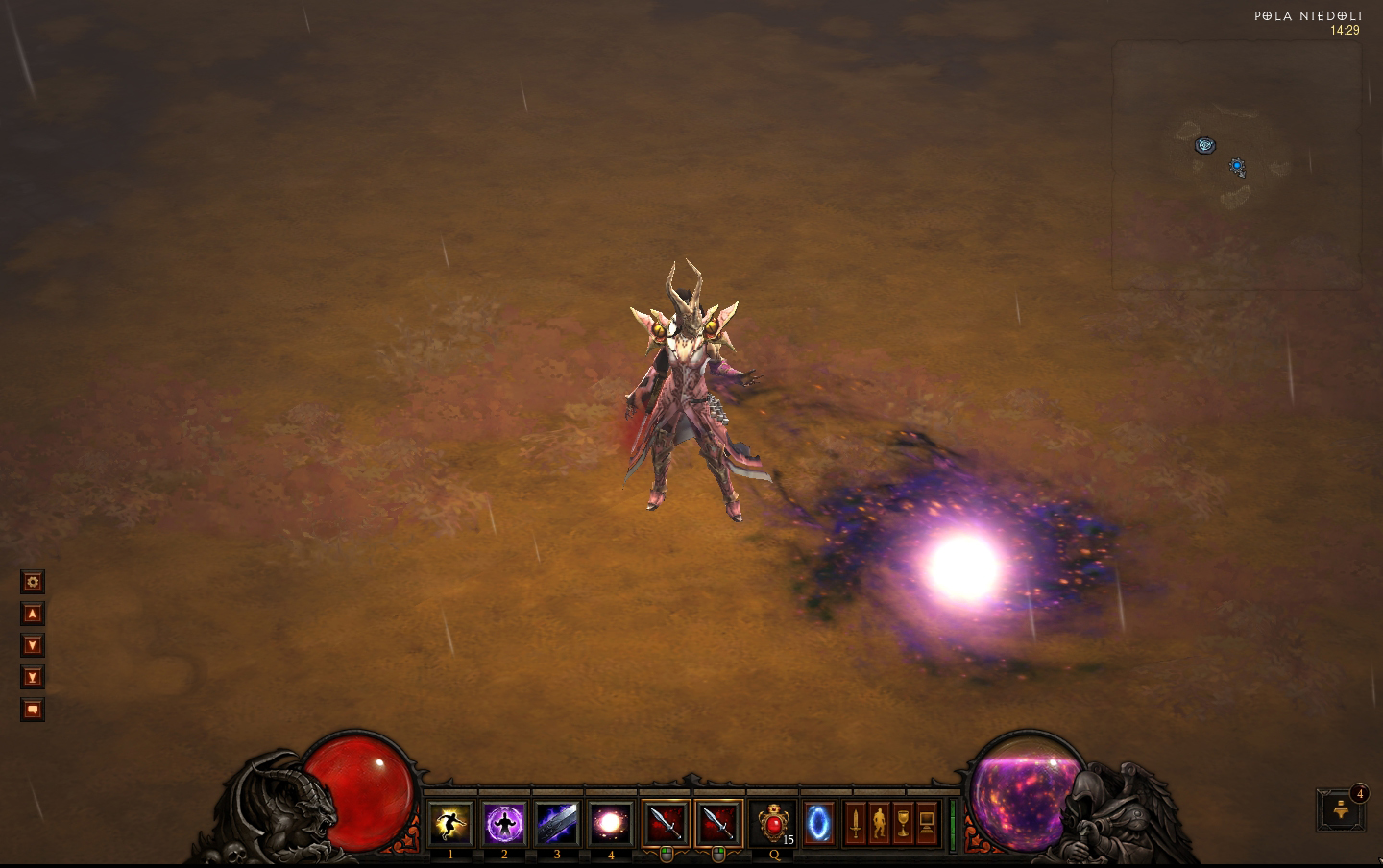Image resolution: width=1383 pixels, height=868 pixels.
Task: Use the glowing blade skill in slot 3
Action: coord(557,823)
